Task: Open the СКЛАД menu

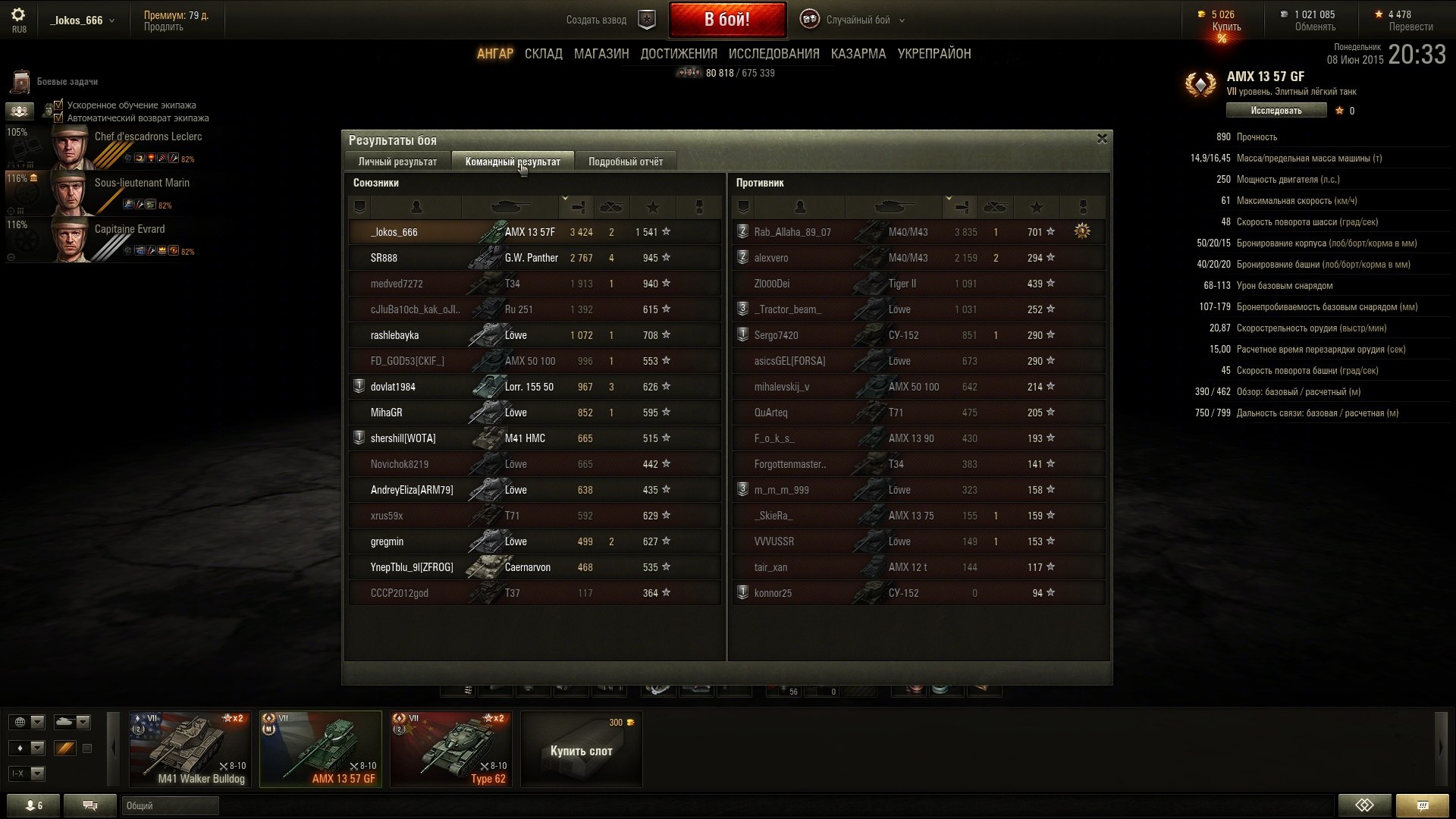Action: (x=543, y=54)
